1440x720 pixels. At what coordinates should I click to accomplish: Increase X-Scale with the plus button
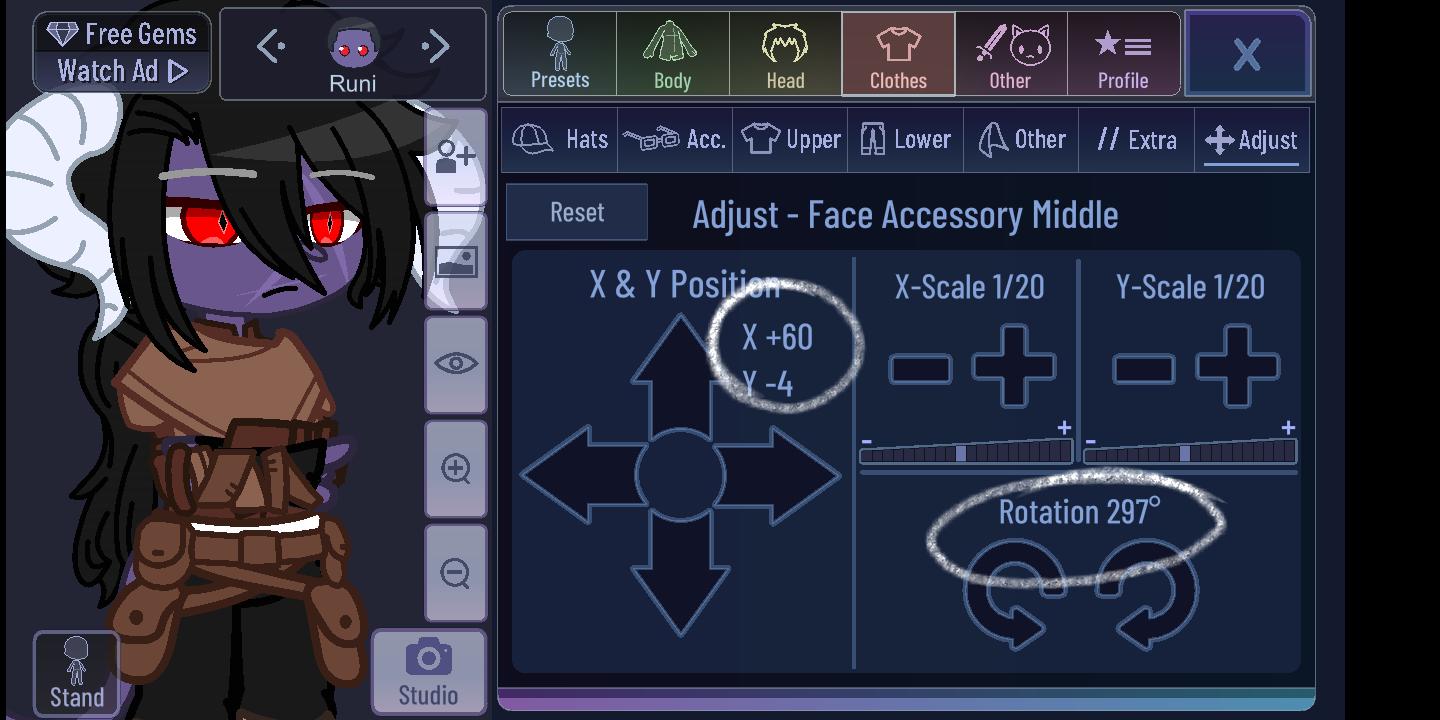tap(1014, 367)
